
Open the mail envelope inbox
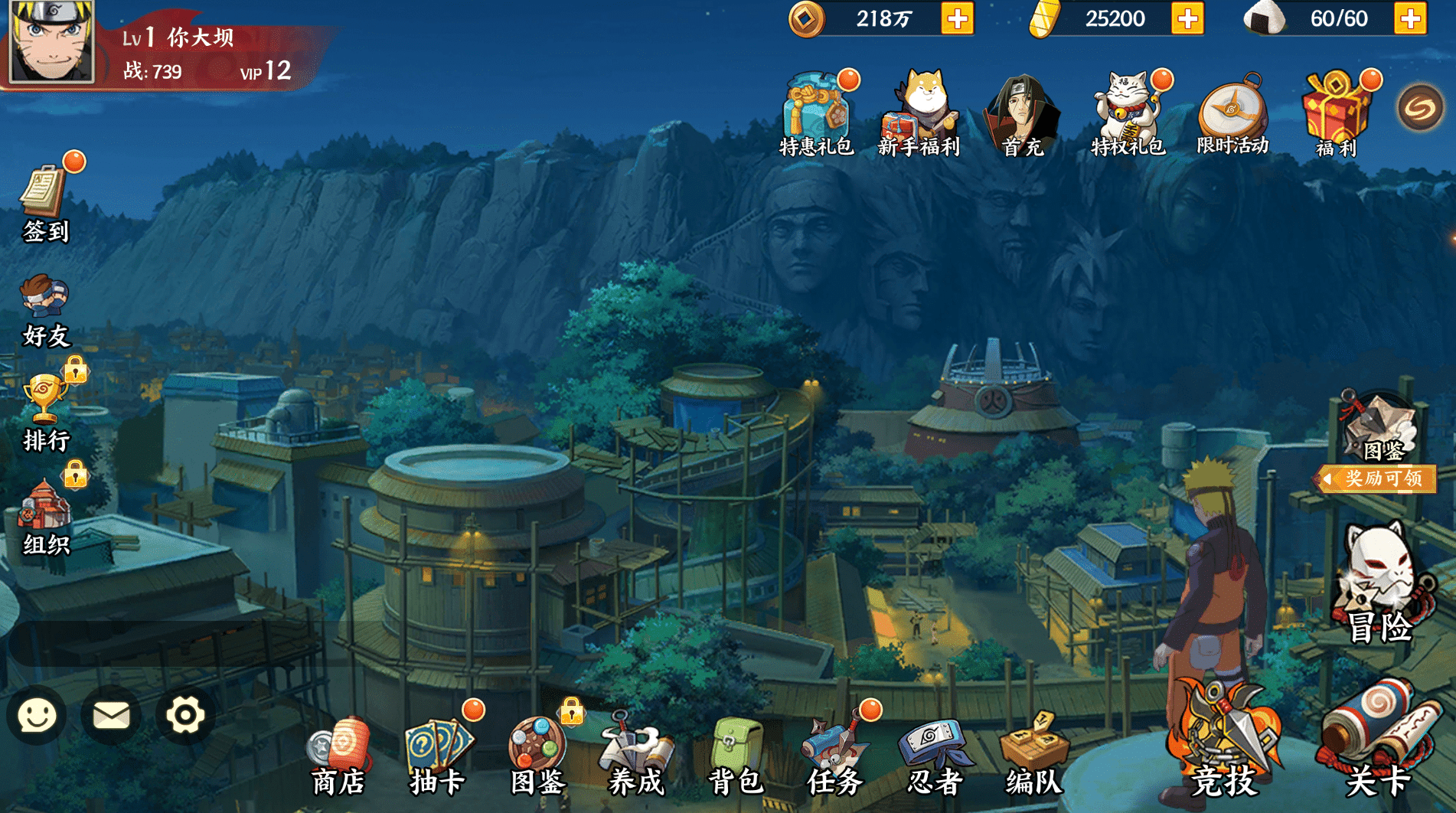pyautogui.click(x=111, y=716)
